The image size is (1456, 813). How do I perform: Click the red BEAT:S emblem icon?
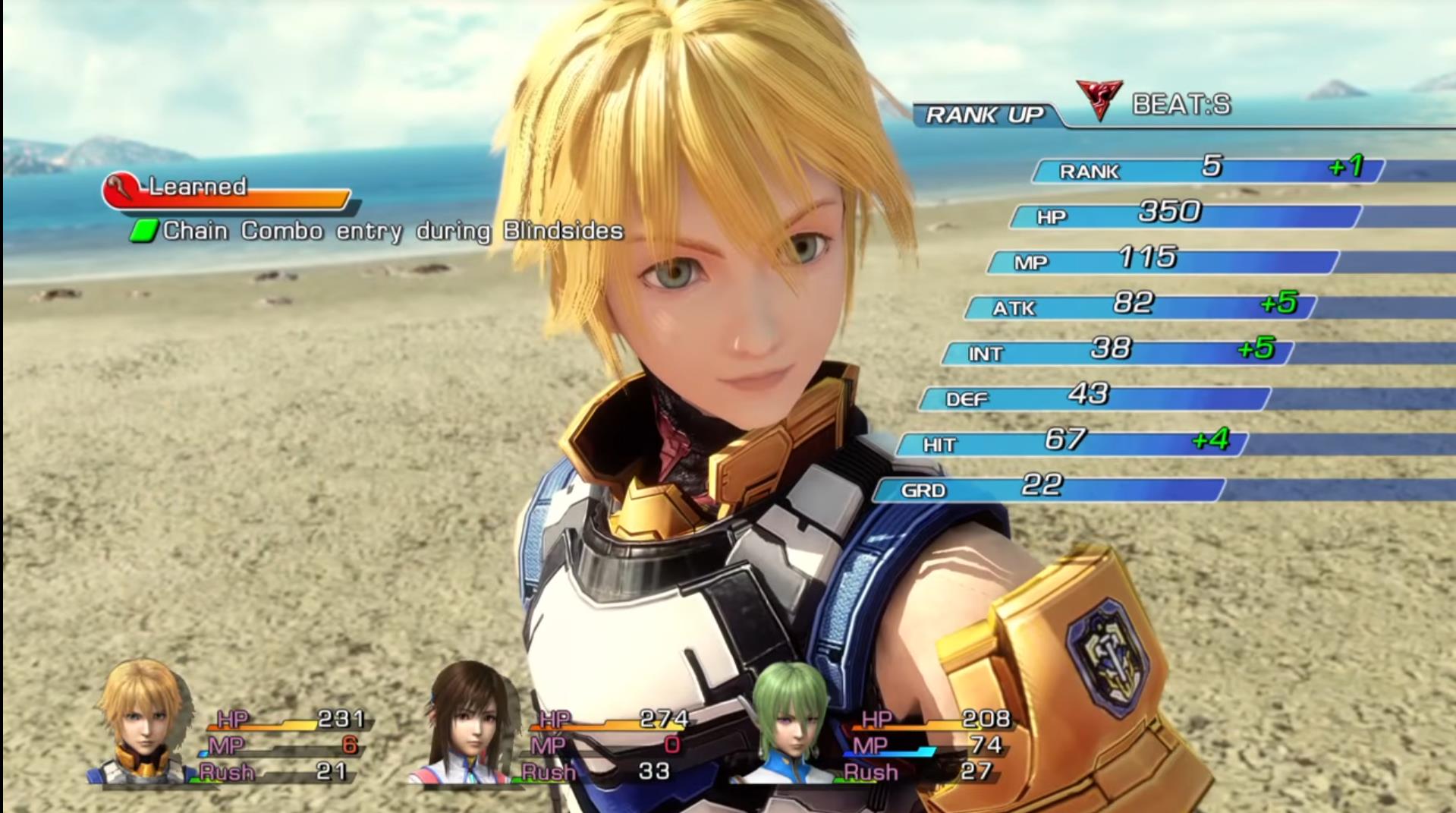click(x=1098, y=100)
